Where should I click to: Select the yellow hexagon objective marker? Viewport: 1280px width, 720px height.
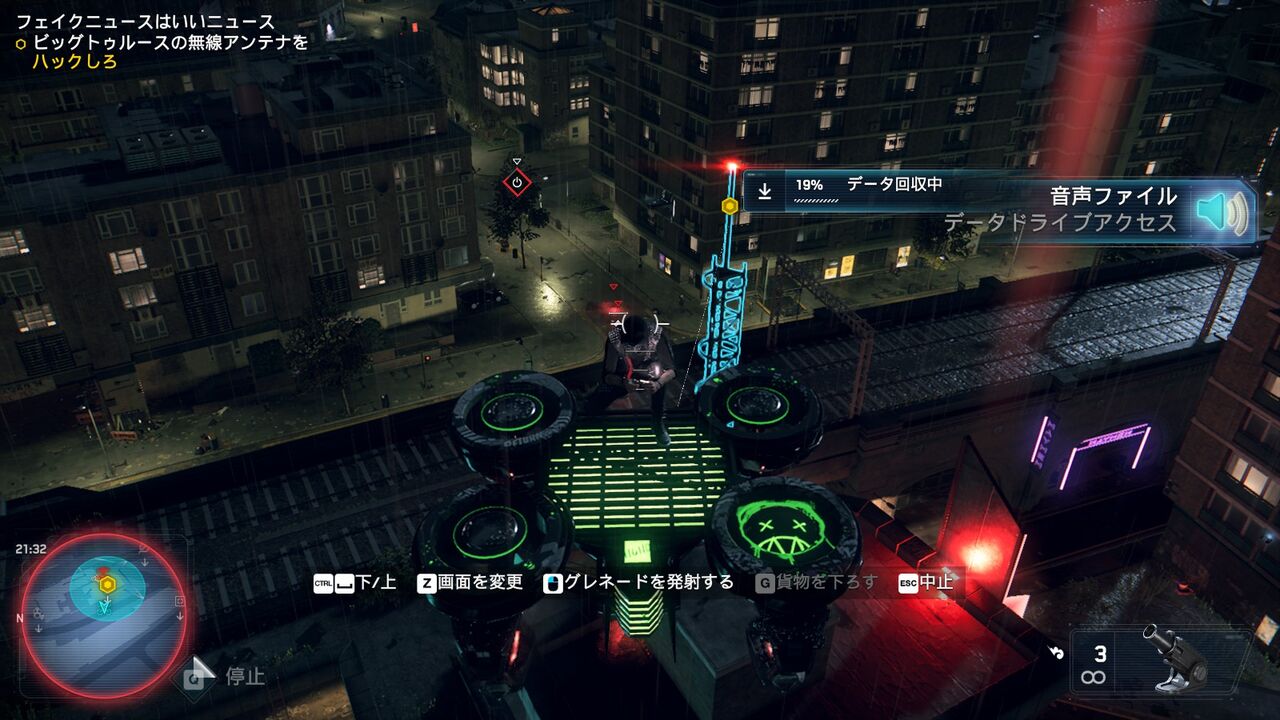(x=730, y=205)
